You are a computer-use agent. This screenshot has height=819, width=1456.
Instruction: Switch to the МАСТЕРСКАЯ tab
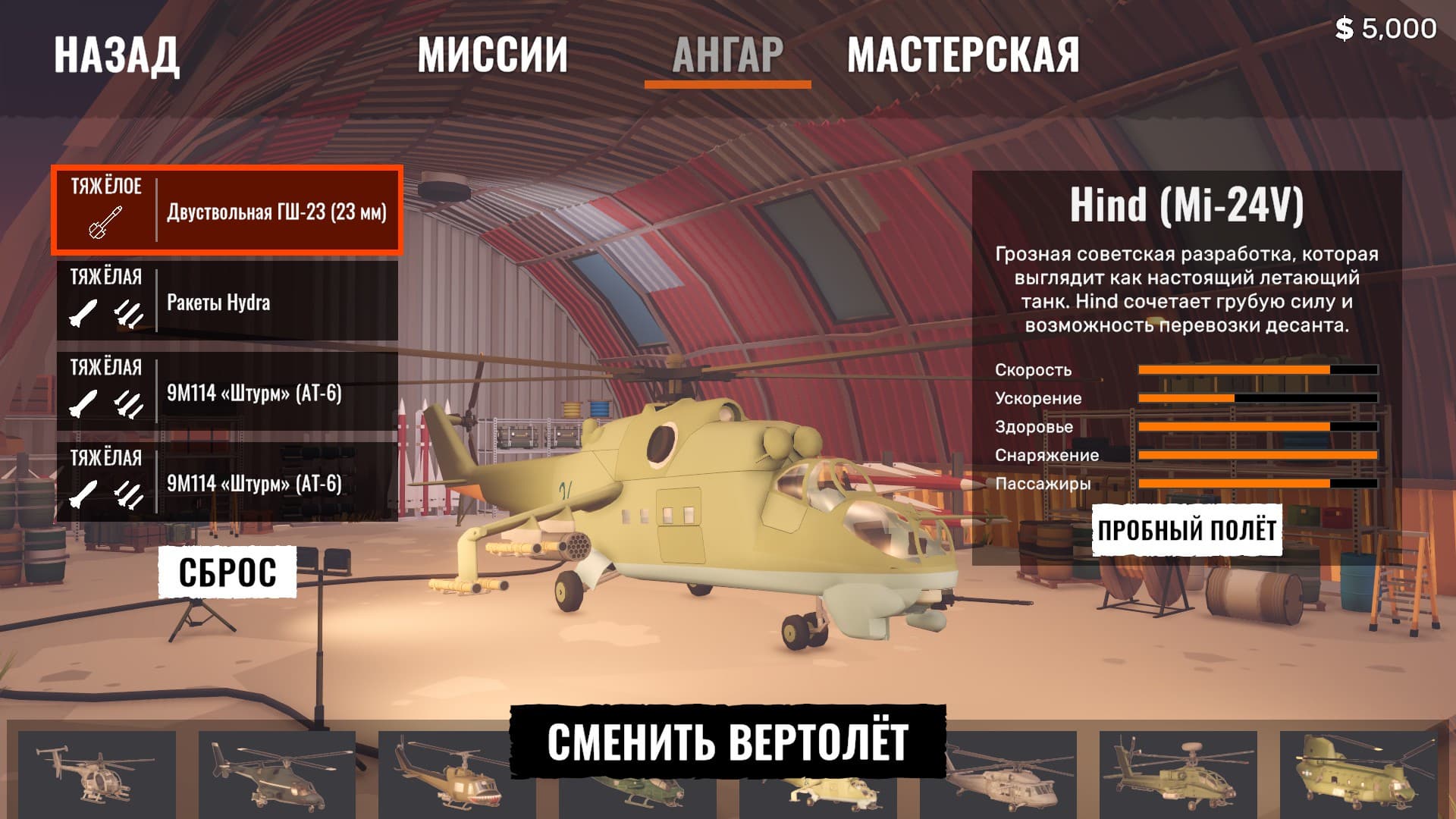tap(964, 52)
